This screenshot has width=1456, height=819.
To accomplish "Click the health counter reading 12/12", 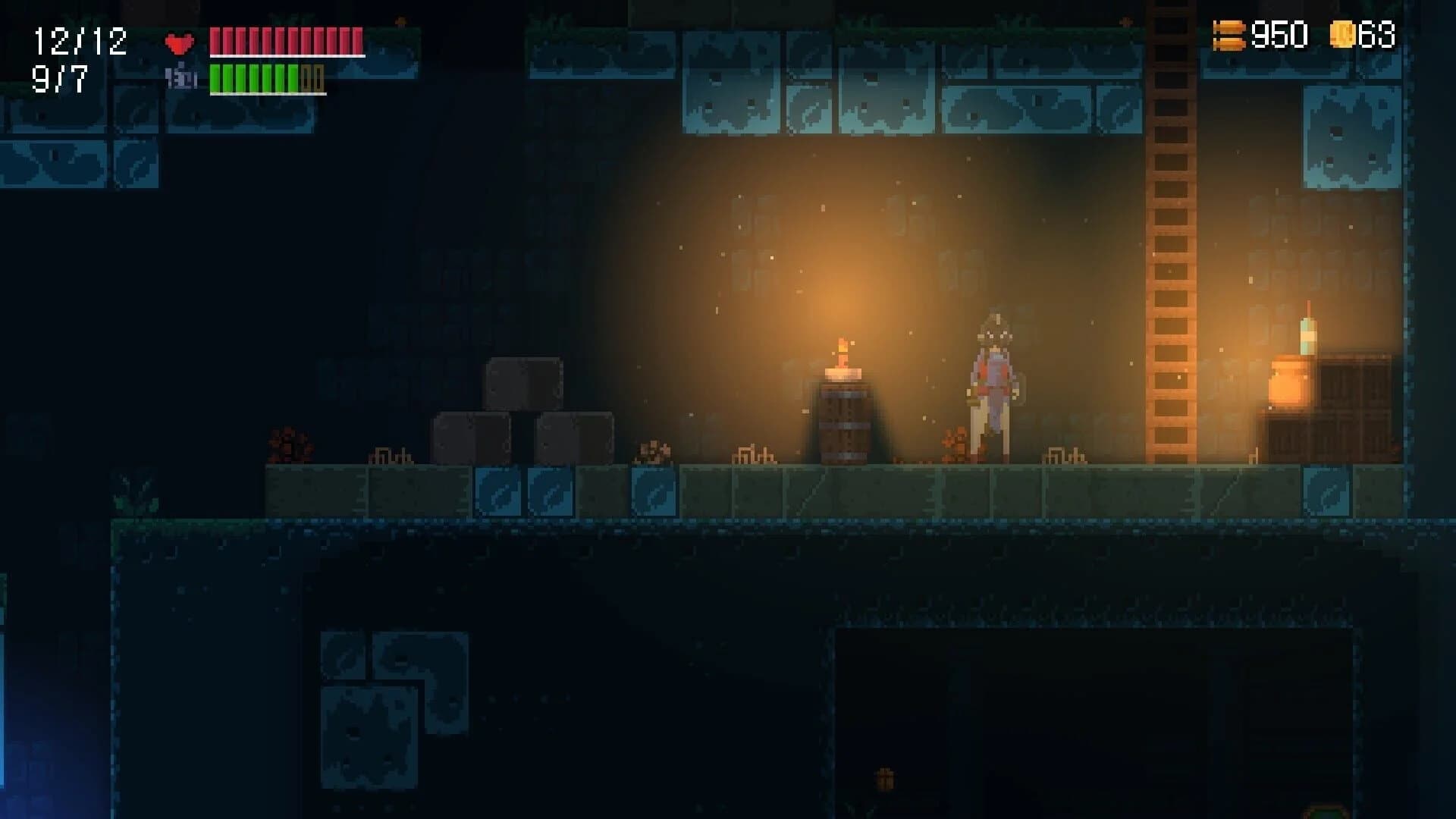I will click(80, 38).
